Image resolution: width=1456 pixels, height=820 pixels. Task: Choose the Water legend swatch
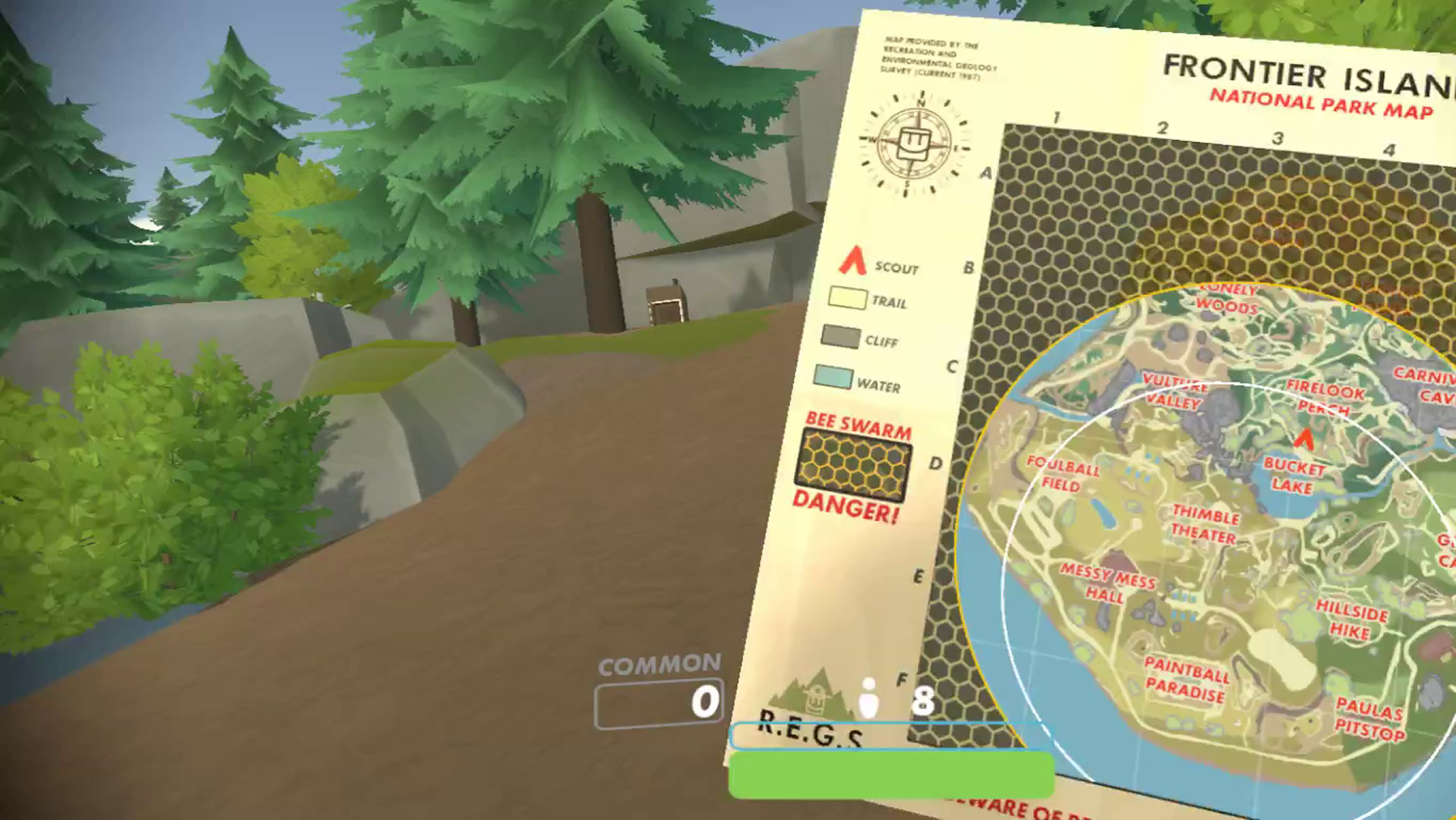(x=833, y=377)
